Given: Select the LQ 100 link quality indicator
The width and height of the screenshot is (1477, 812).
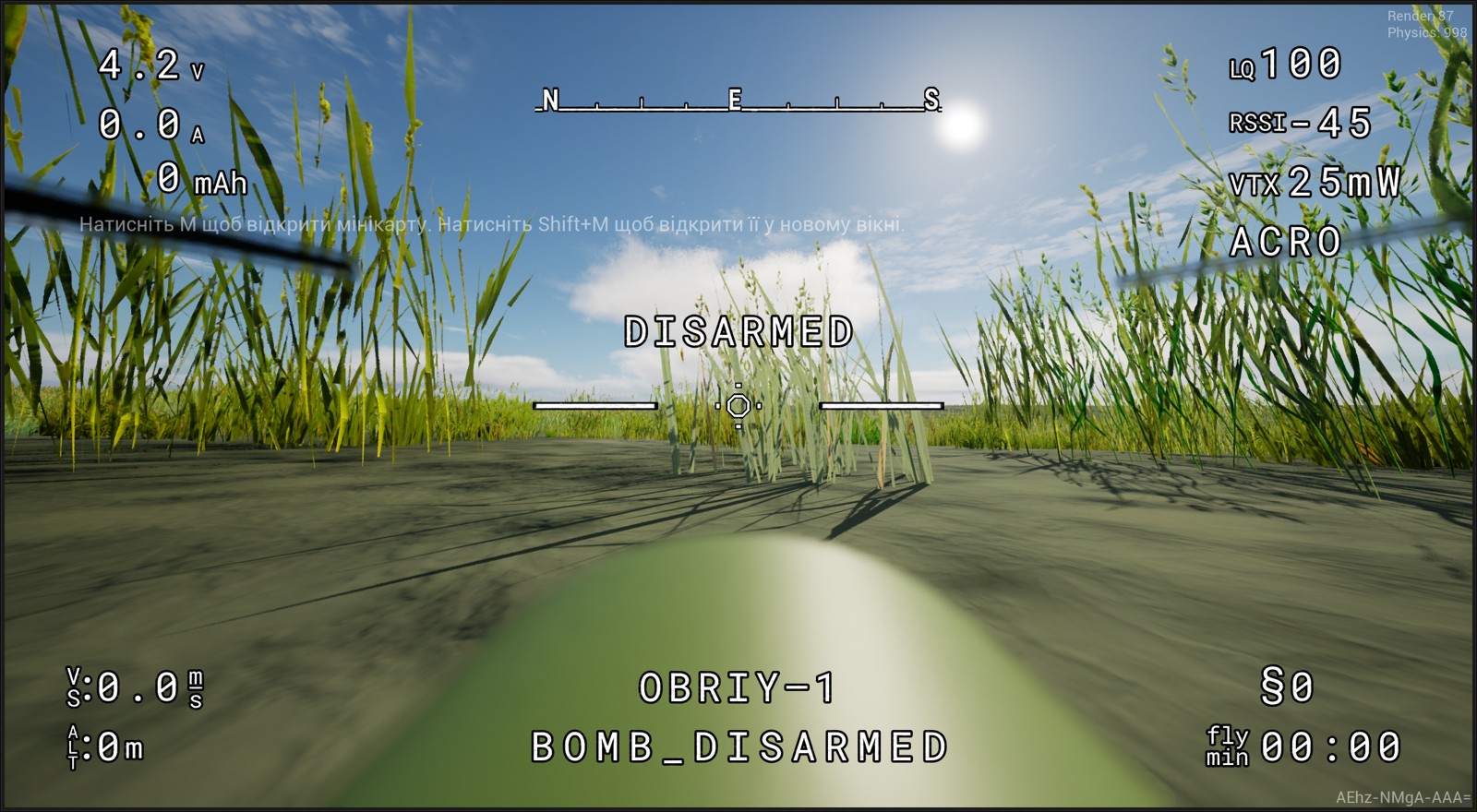Looking at the screenshot, I should (1285, 65).
